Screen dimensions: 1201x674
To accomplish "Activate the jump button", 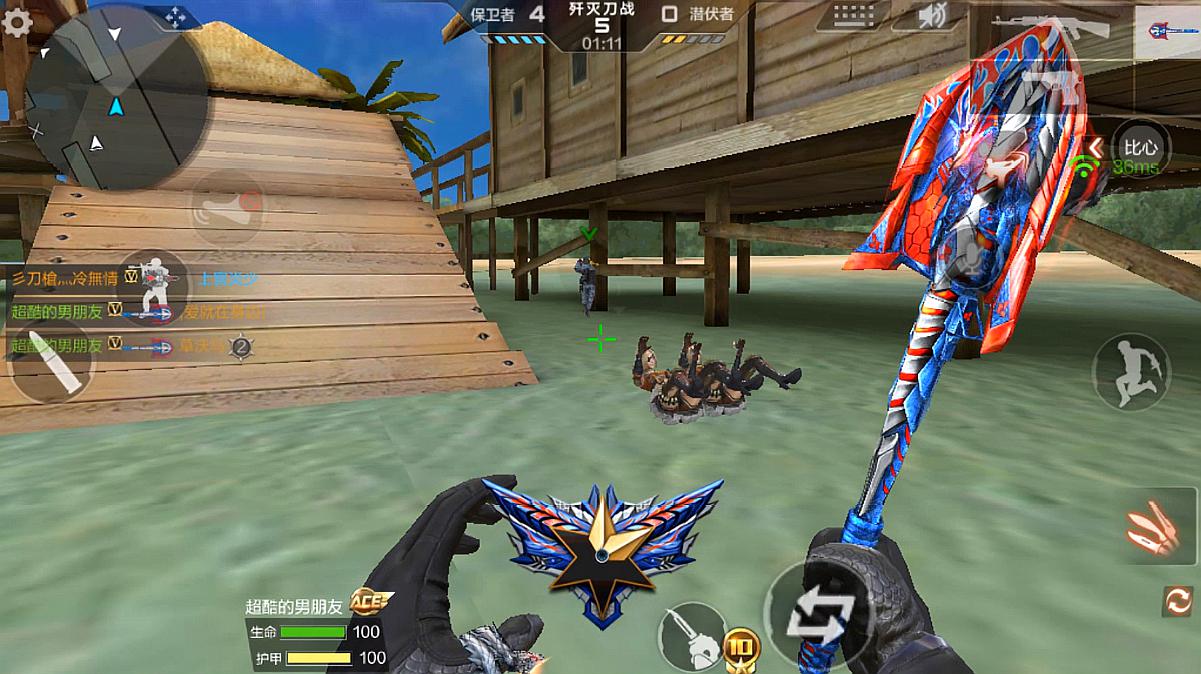I will click(1131, 371).
